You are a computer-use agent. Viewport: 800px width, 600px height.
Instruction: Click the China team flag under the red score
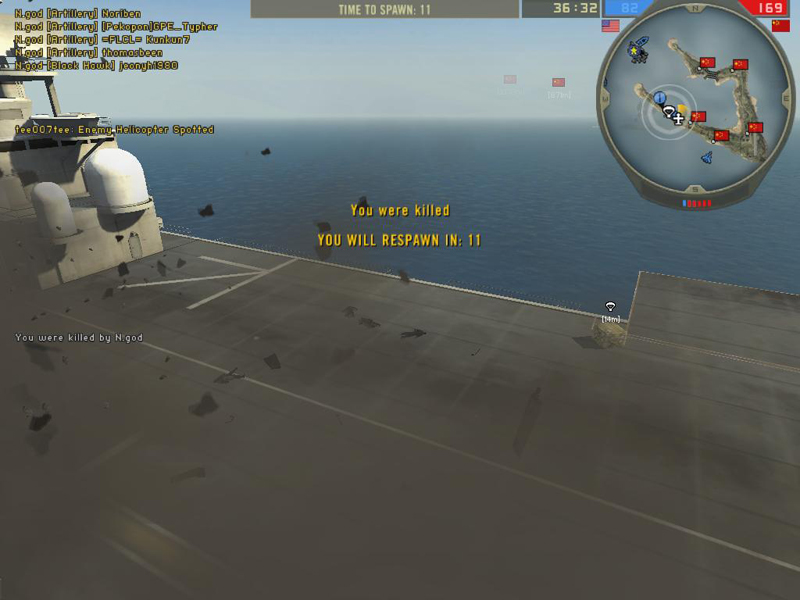(x=781, y=26)
